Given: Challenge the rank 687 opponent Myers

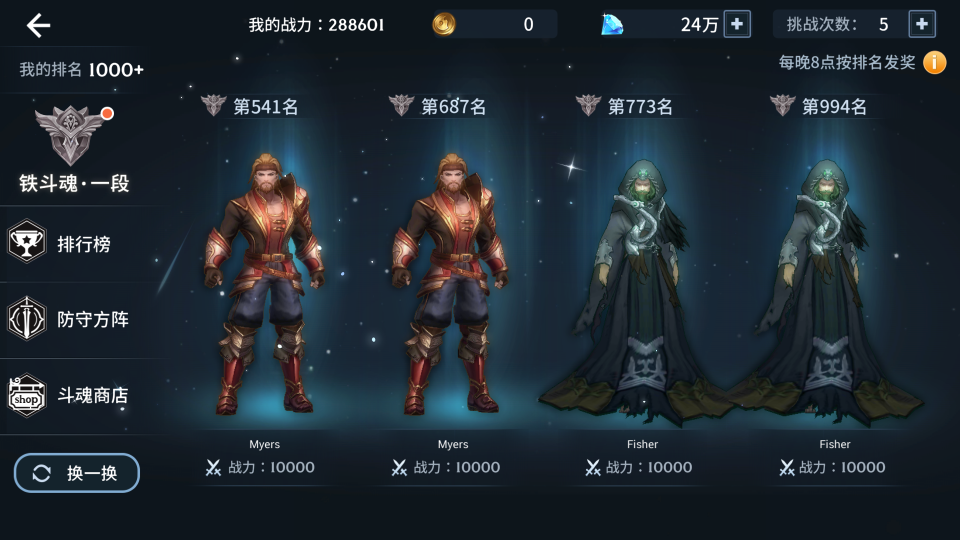Looking at the screenshot, I should (453, 290).
